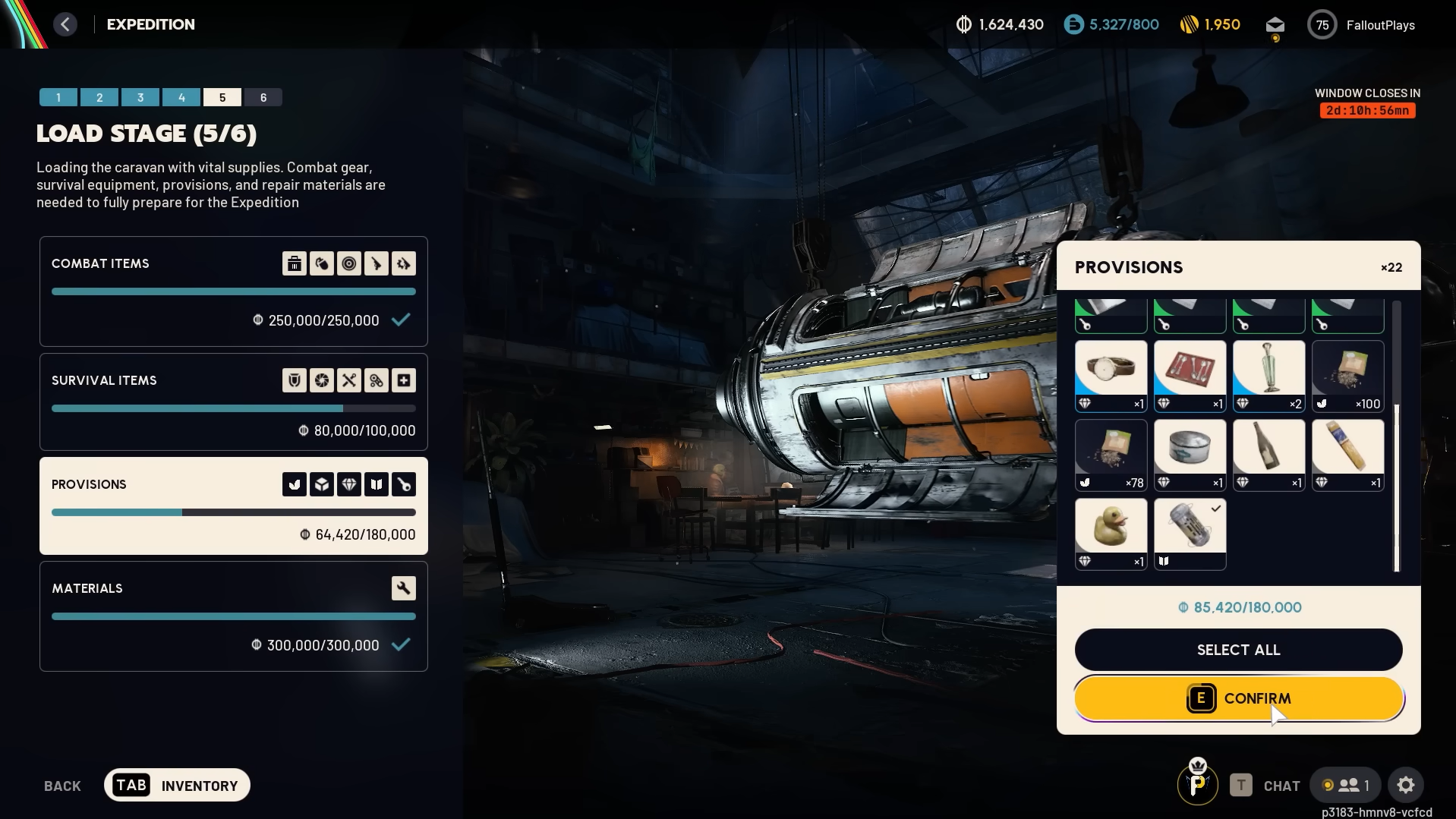This screenshot has width=1456, height=819.
Task: Switch to expedition stage 6
Action: click(263, 97)
